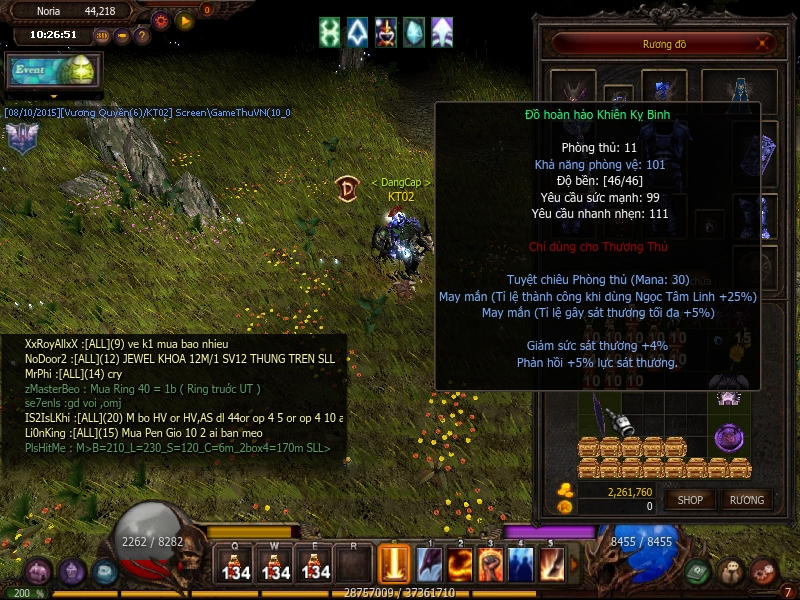
Task: Select the purple orb item in inventory
Action: [730, 437]
